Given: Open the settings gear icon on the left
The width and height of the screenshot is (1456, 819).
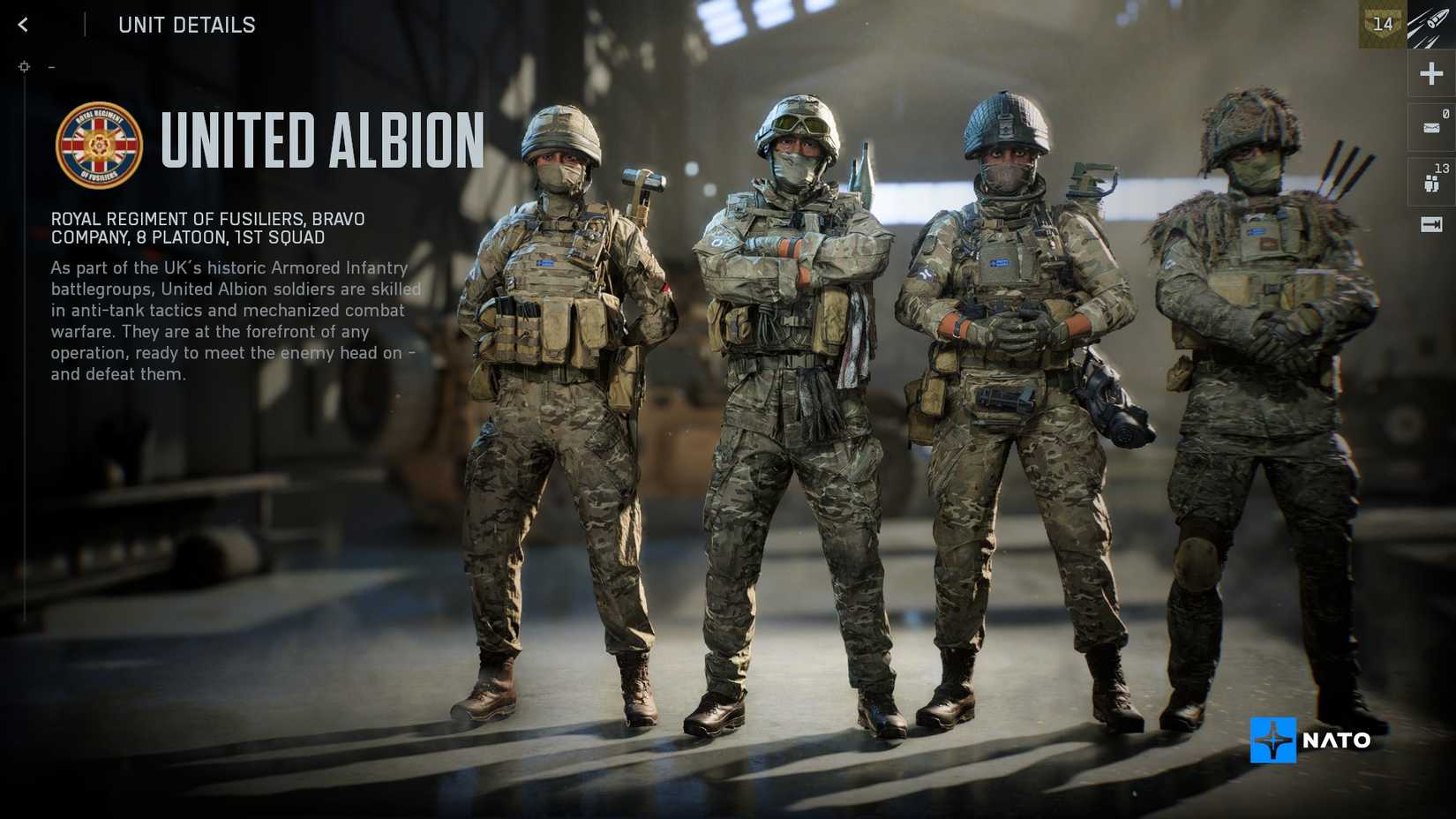Looking at the screenshot, I should click(24, 66).
